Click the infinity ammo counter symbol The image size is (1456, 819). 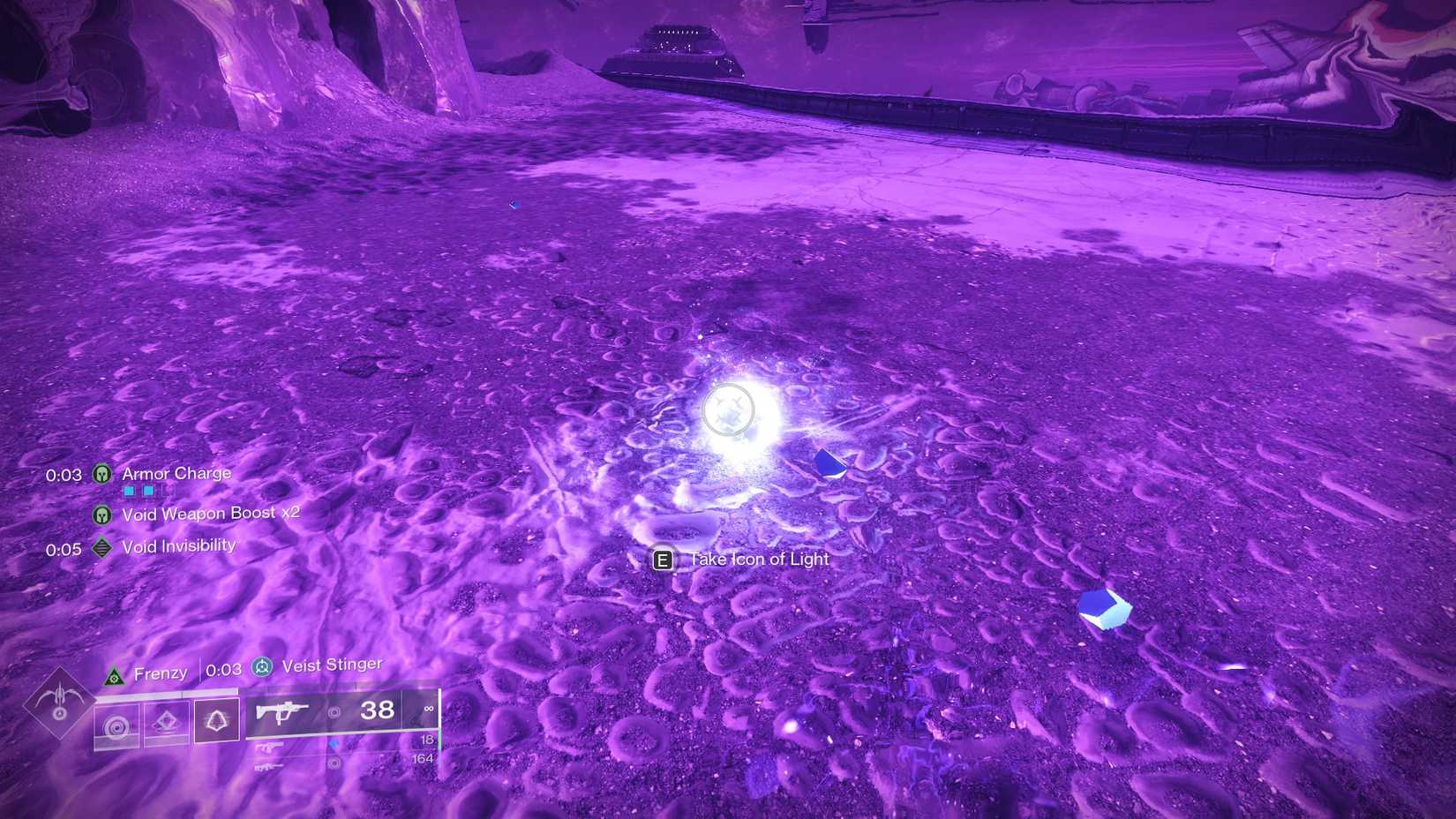pos(430,710)
